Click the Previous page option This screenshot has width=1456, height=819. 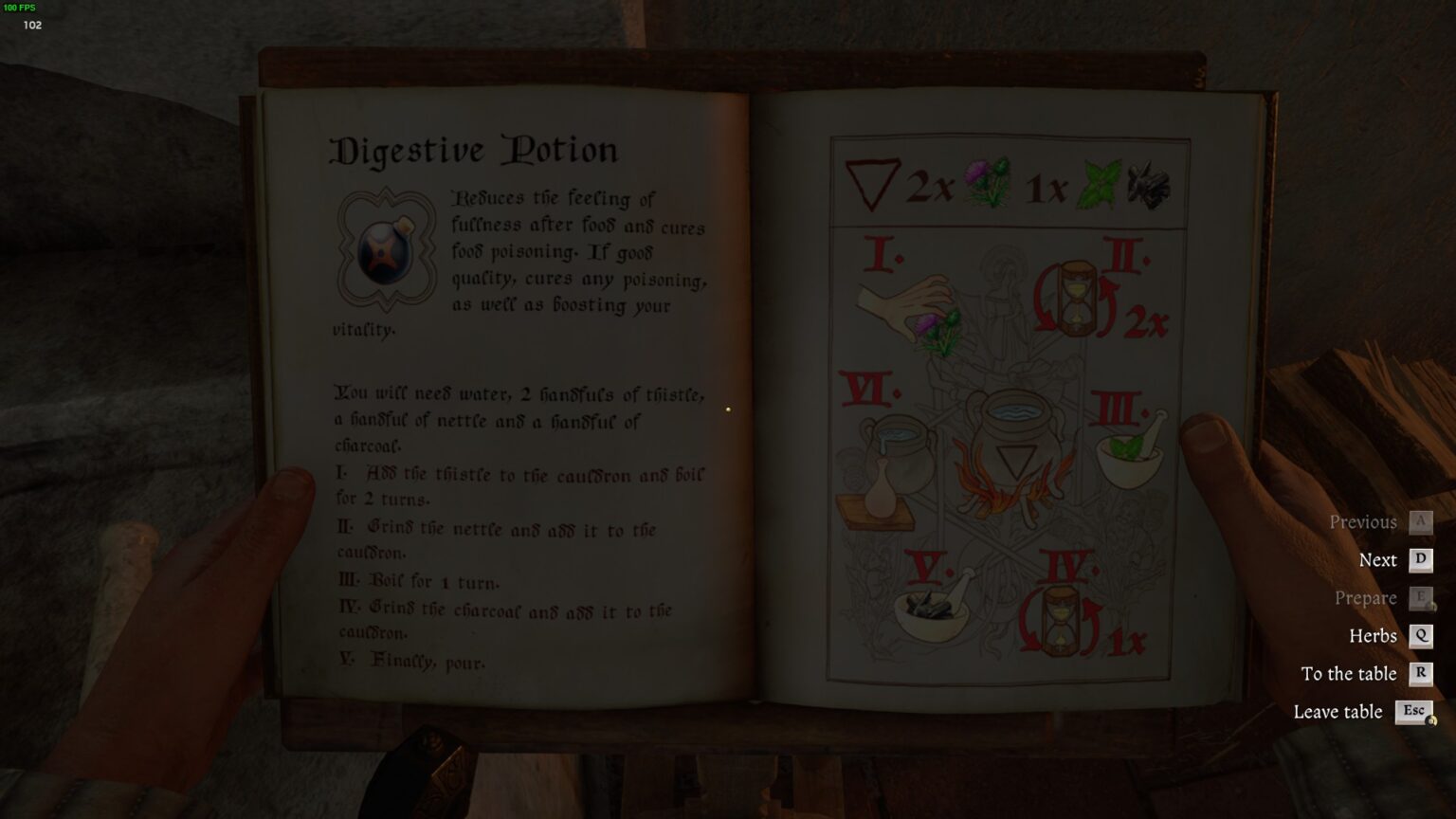pyautogui.click(x=1365, y=521)
